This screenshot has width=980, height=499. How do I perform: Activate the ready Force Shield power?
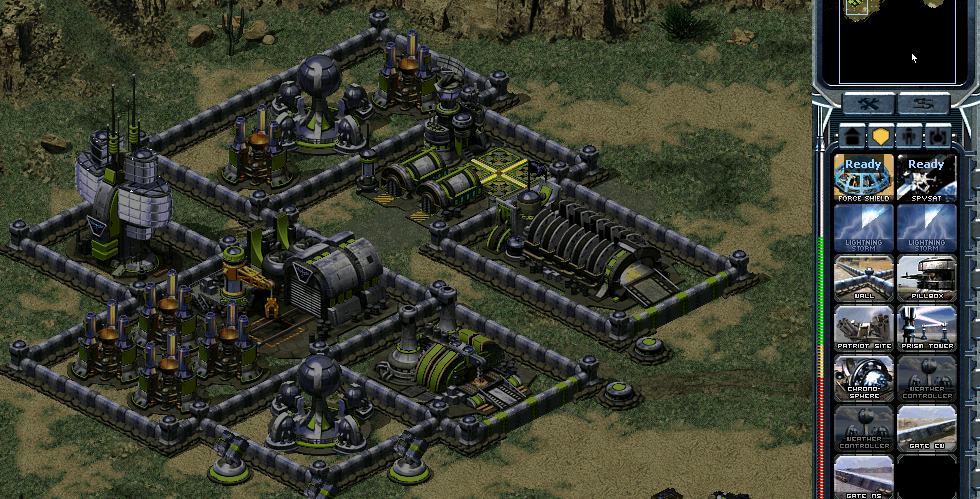(x=863, y=177)
